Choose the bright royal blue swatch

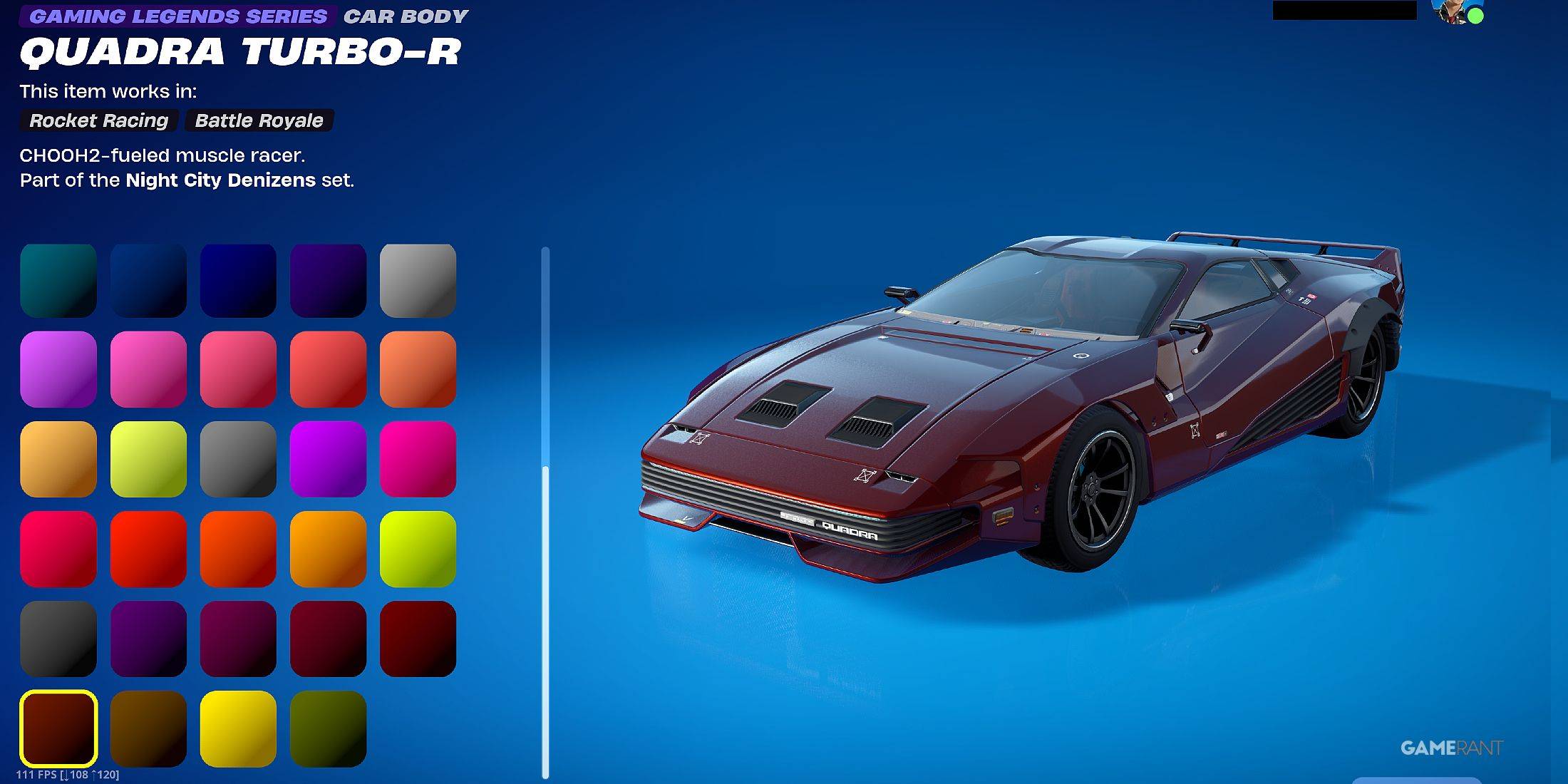(238, 281)
